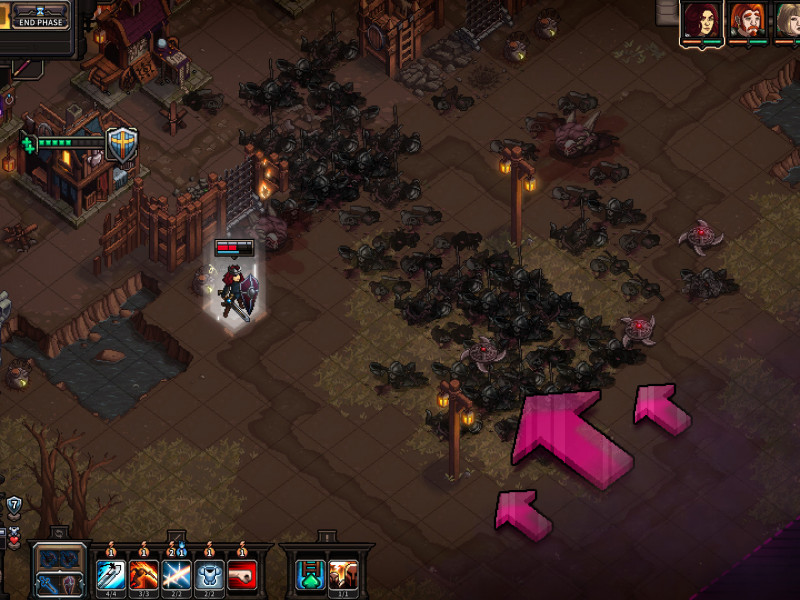This screenshot has width=800, height=600.
Task: Use the fiery orange slash skill
Action: point(143,575)
